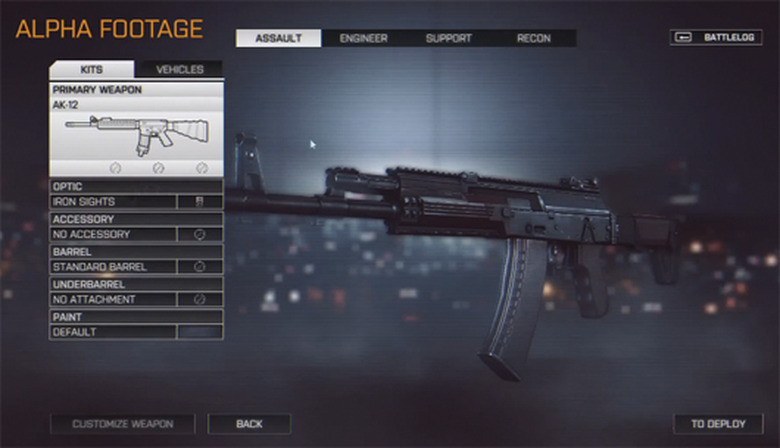
Task: Switch to the Vehicles tab
Action: click(180, 70)
